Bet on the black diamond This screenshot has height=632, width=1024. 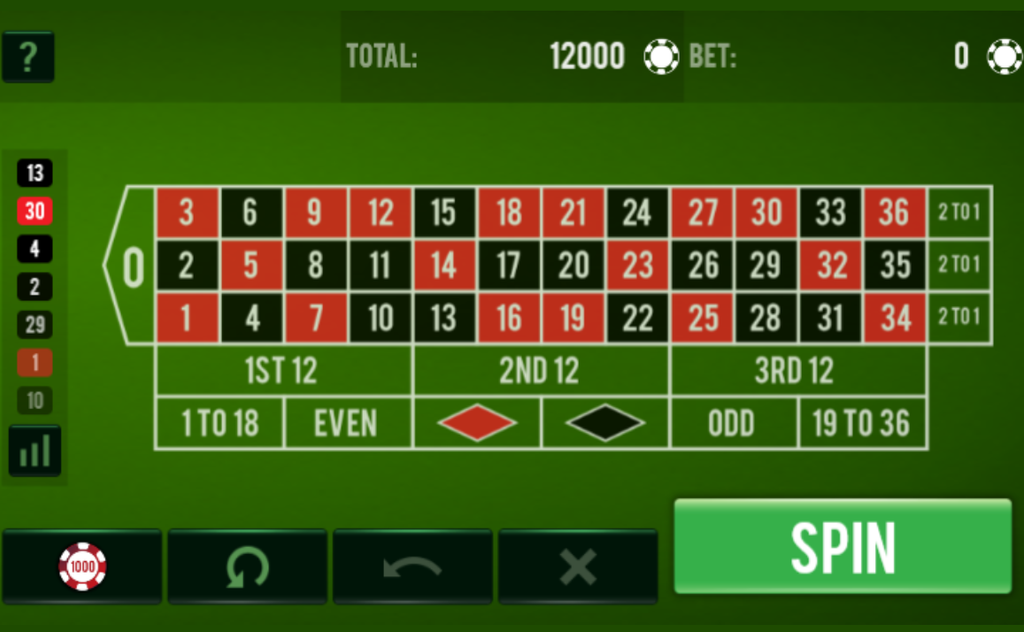tap(605, 423)
